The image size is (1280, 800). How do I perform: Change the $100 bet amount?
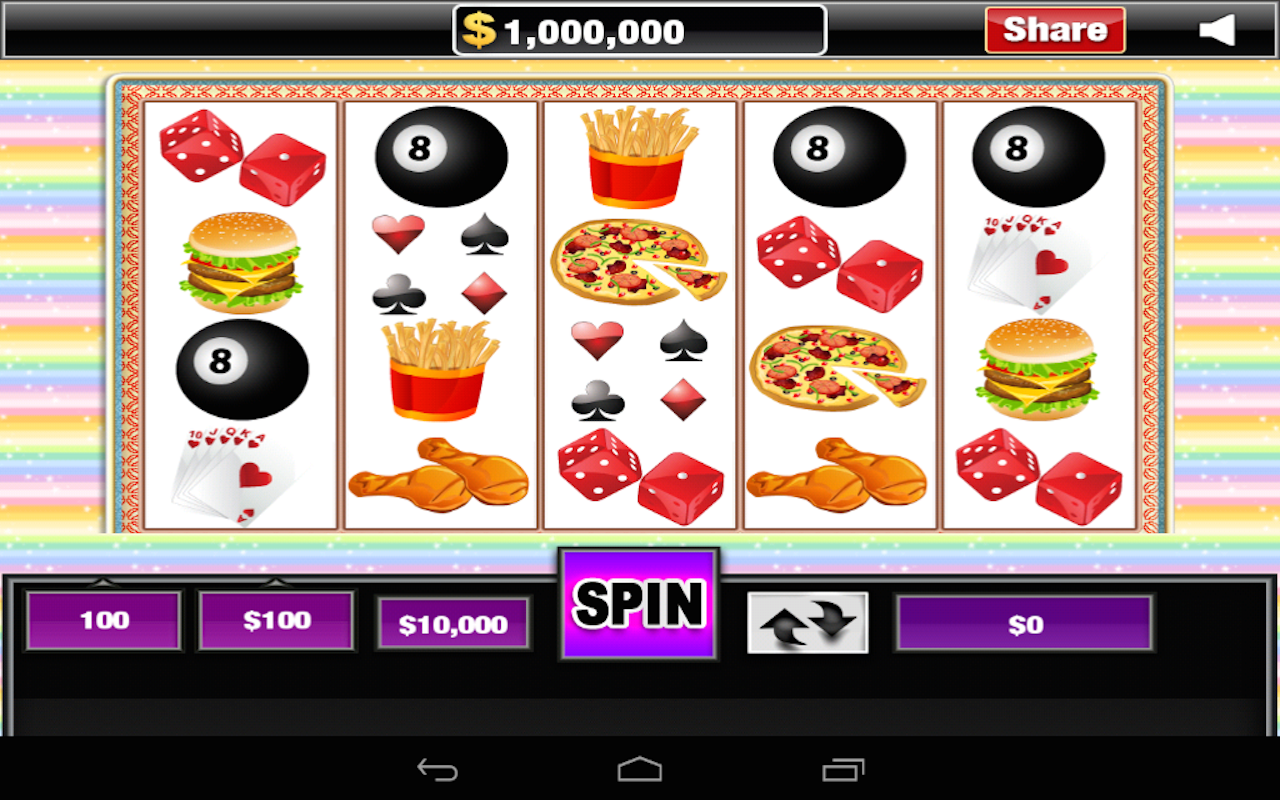277,620
